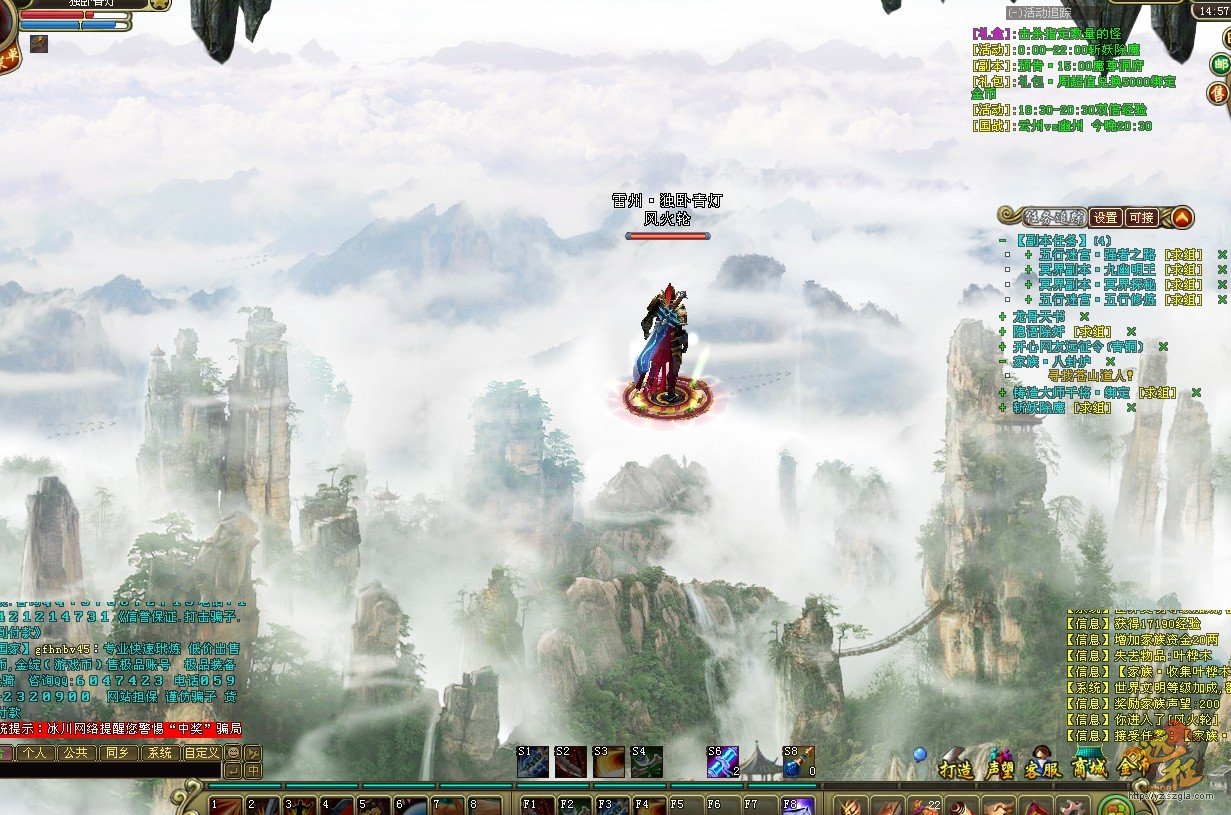Image resolution: width=1231 pixels, height=815 pixels.
Task: Open the 同乡 chat channel tab
Action: pyautogui.click(x=118, y=753)
